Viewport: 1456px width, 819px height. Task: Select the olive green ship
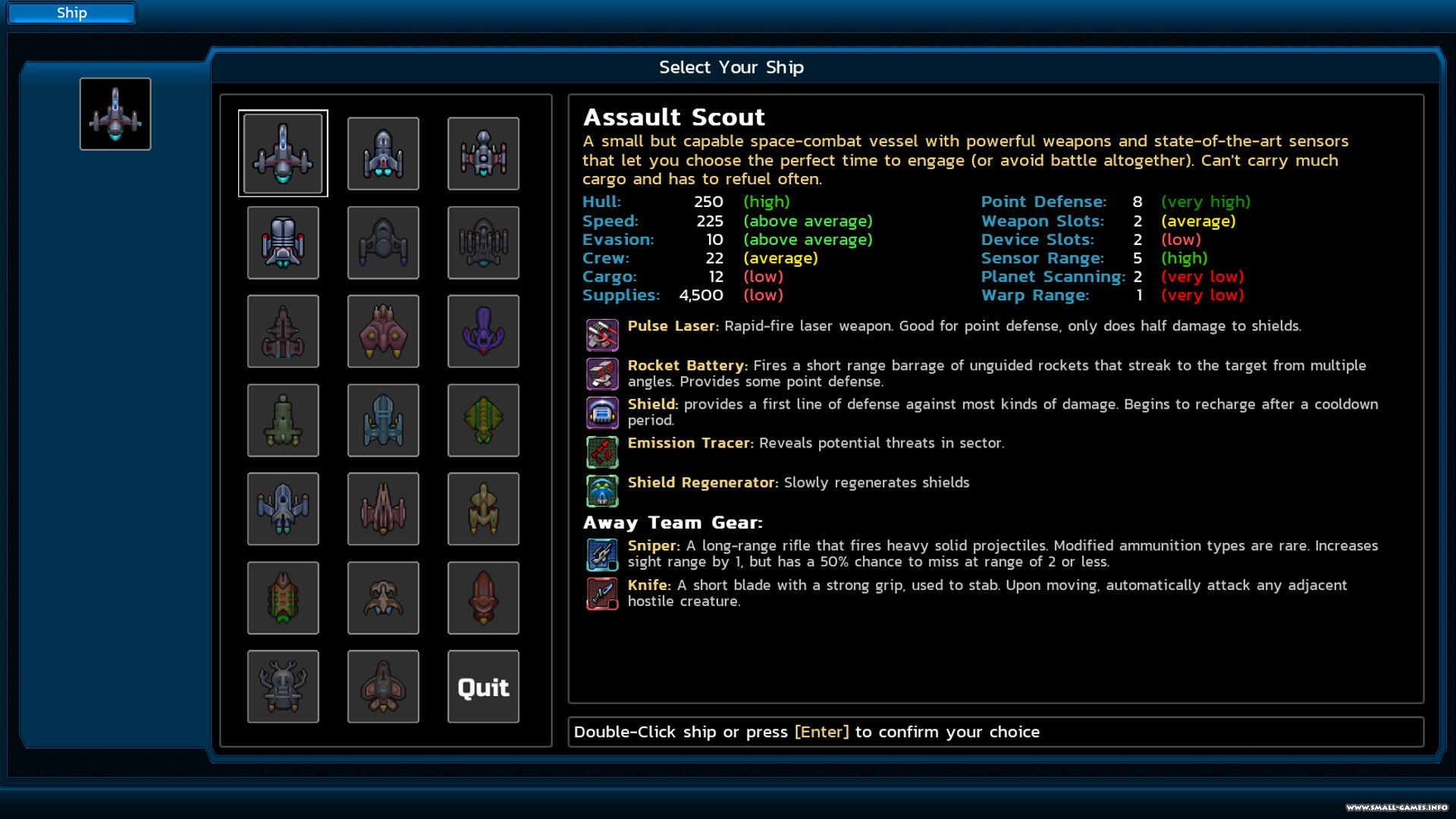click(x=283, y=420)
